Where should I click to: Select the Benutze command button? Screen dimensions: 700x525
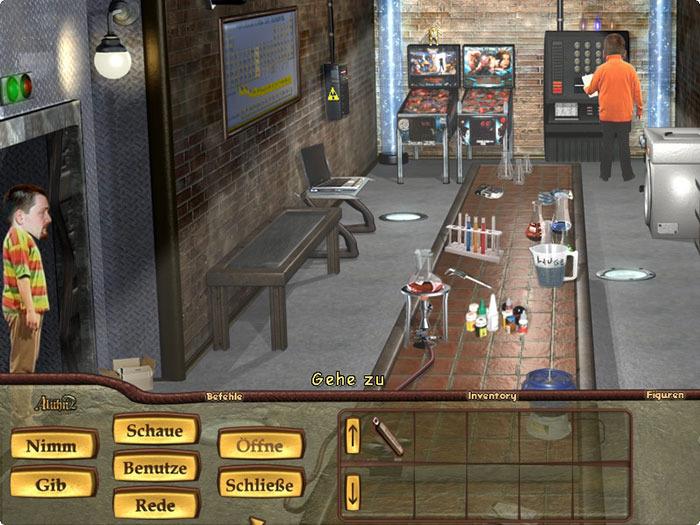tap(155, 467)
